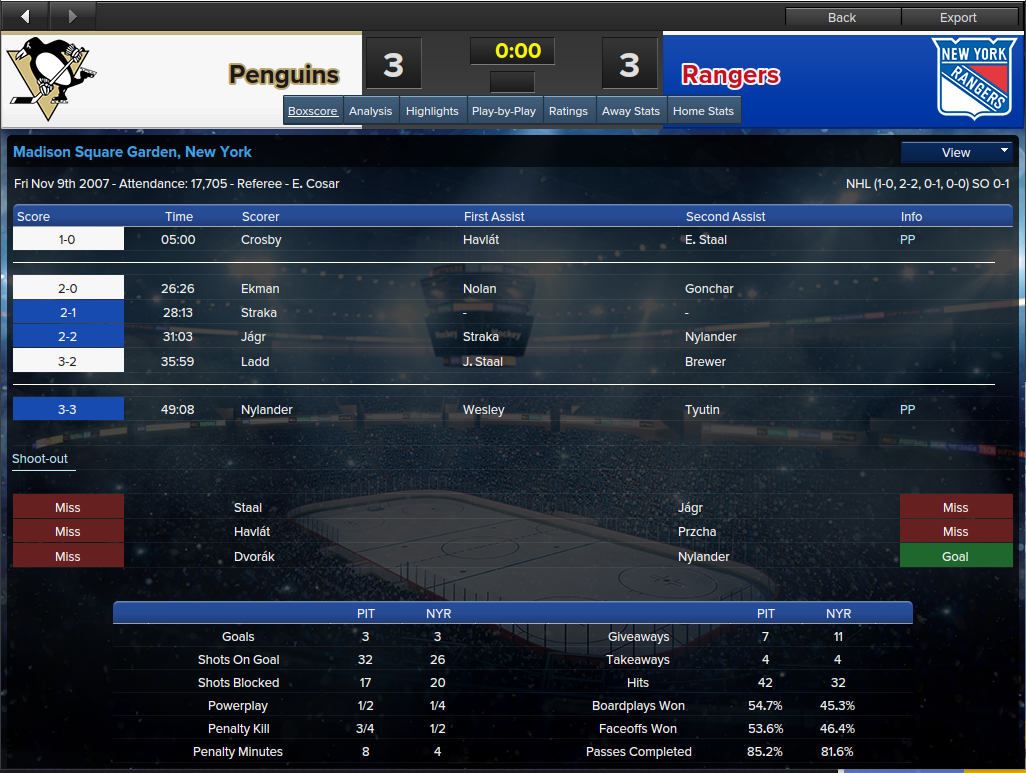Select scorer Ekman in the 2-0 row
The height and width of the screenshot is (773, 1026).
point(260,289)
